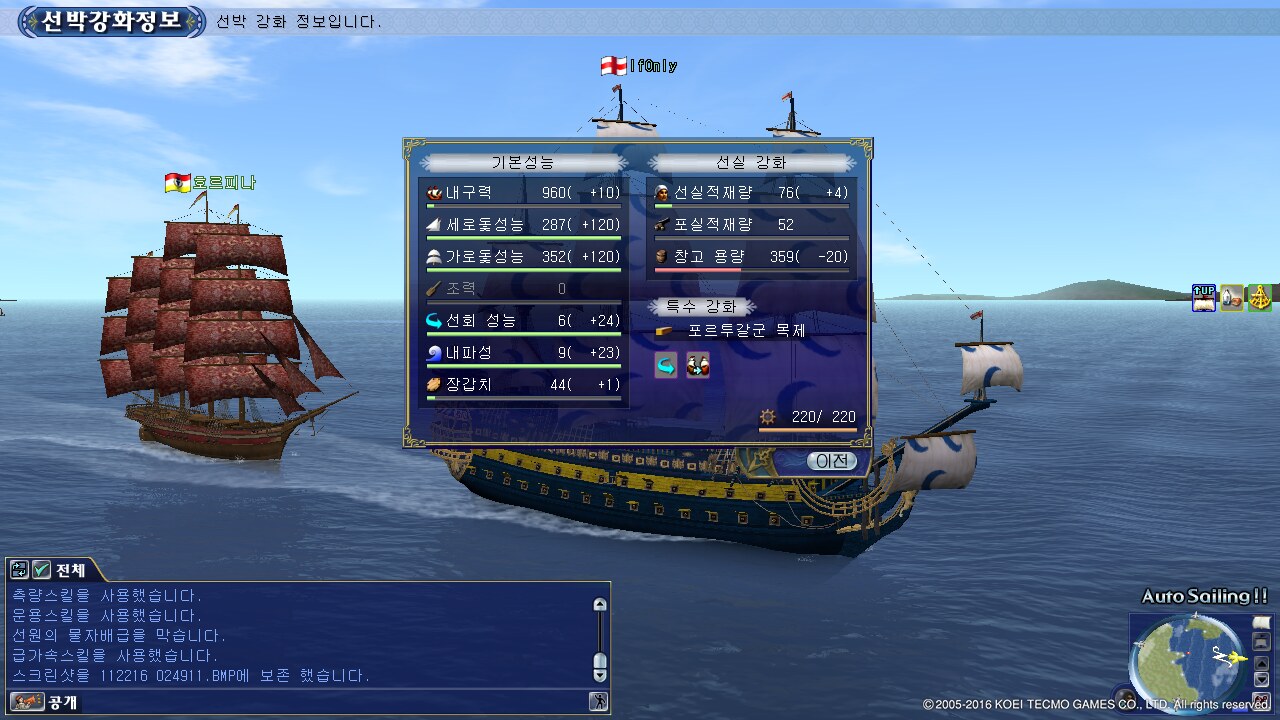1280x720 pixels.
Task: Zoom out the minimap with down arrow
Action: pos(1261,679)
